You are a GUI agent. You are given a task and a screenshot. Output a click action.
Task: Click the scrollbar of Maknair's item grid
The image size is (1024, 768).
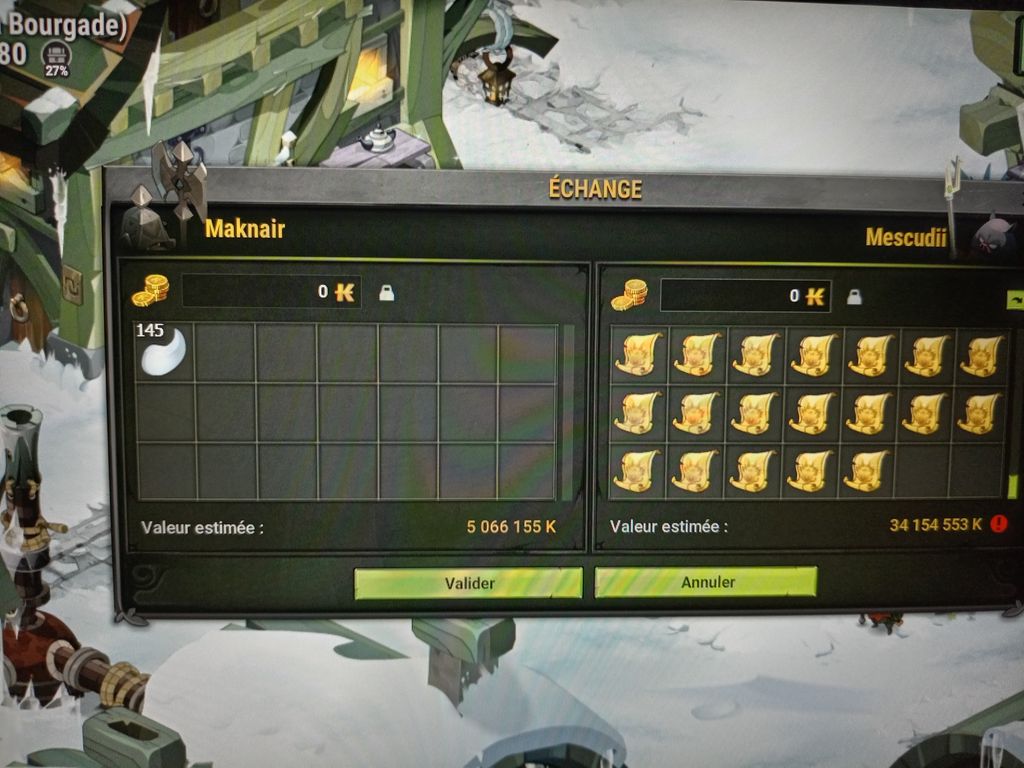tap(568, 410)
